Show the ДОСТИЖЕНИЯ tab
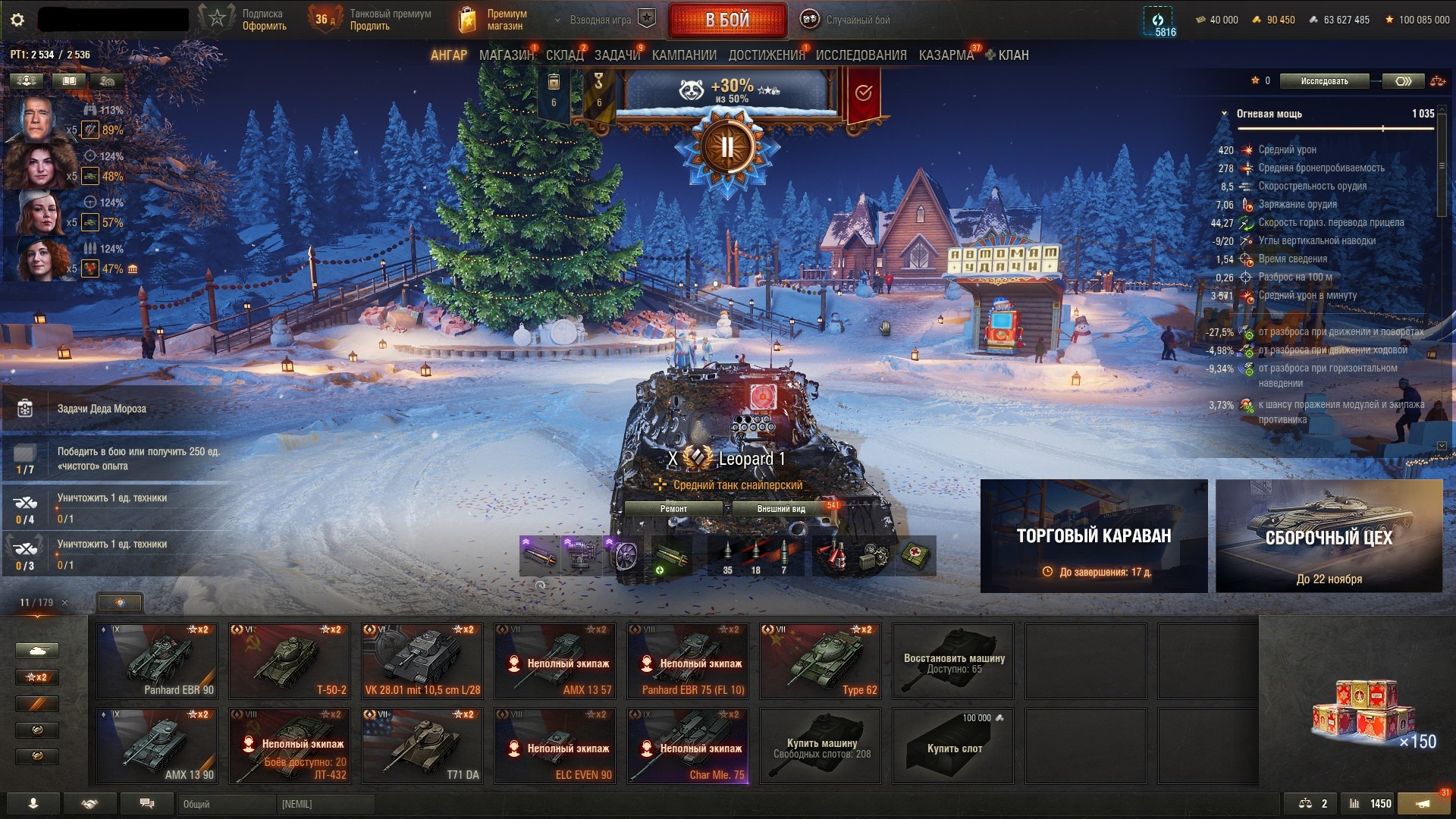 766,55
